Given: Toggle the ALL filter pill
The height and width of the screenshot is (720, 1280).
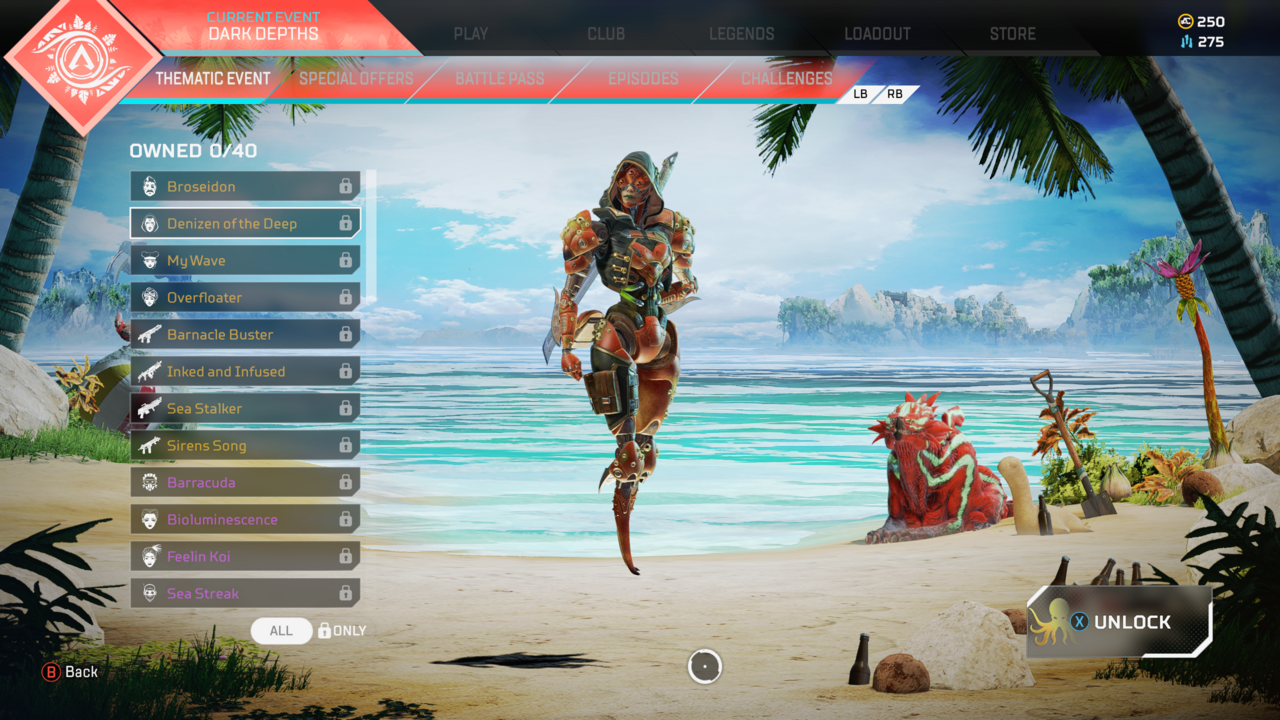Looking at the screenshot, I should pyautogui.click(x=281, y=631).
